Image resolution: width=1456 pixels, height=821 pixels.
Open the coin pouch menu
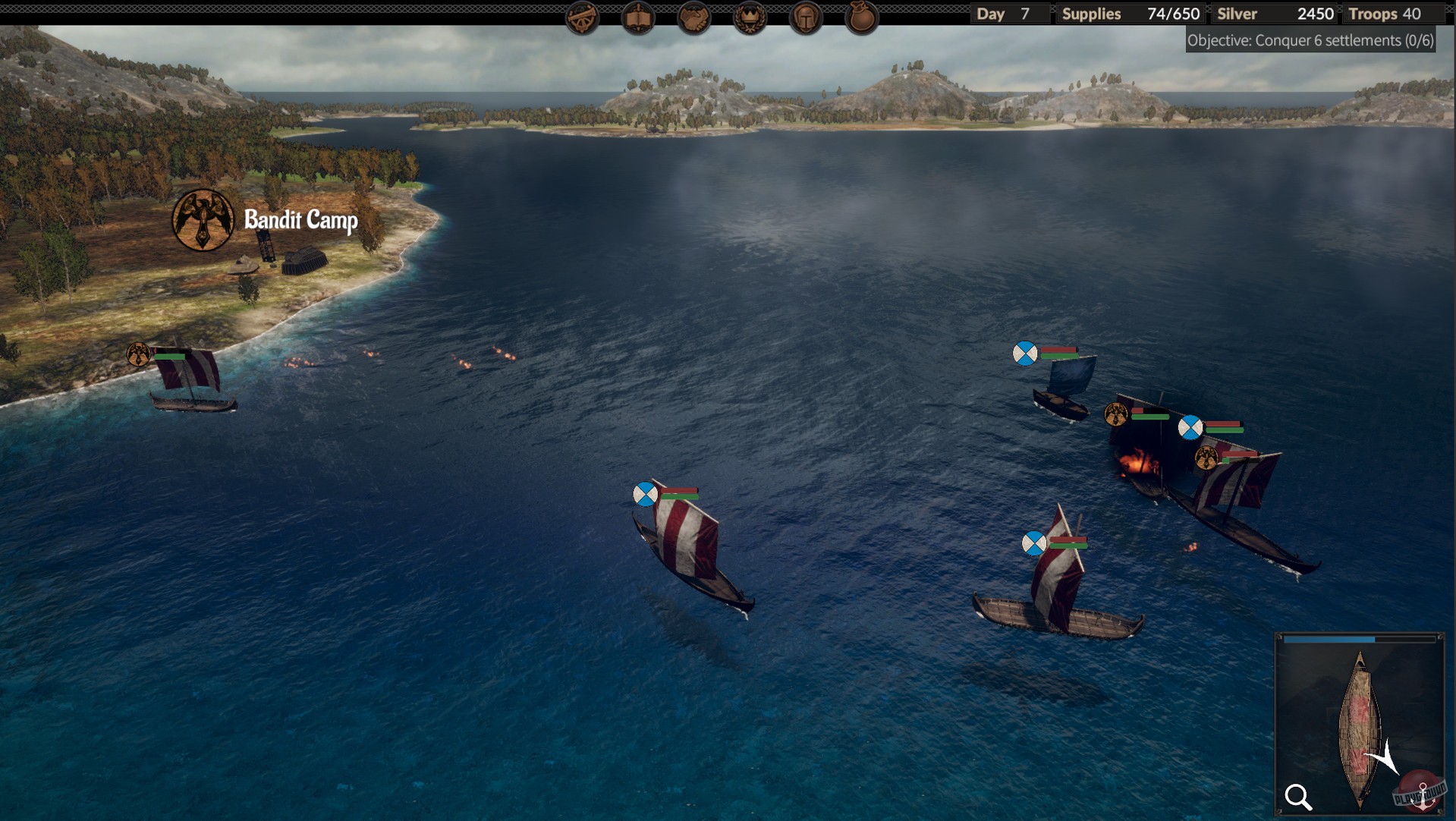[862, 17]
